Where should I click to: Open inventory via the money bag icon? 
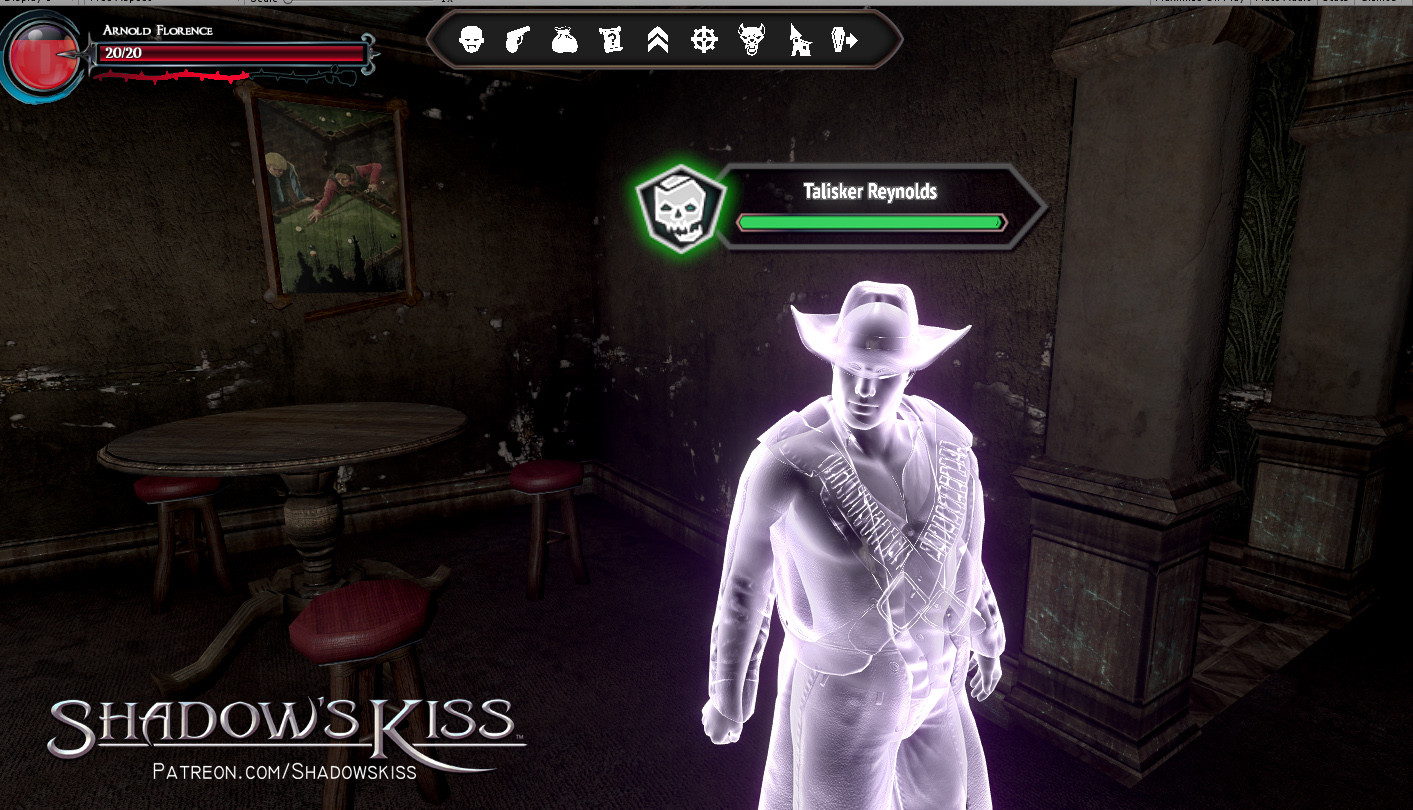[x=563, y=39]
